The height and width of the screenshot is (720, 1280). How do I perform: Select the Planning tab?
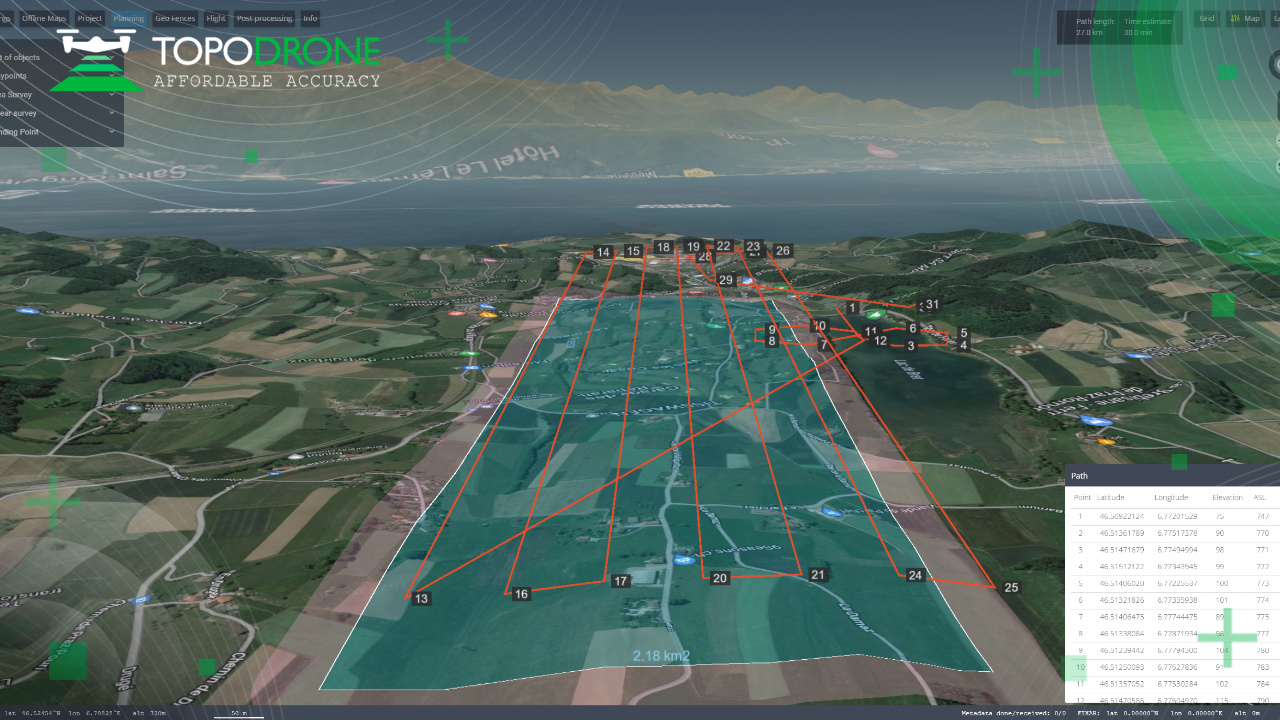[128, 18]
